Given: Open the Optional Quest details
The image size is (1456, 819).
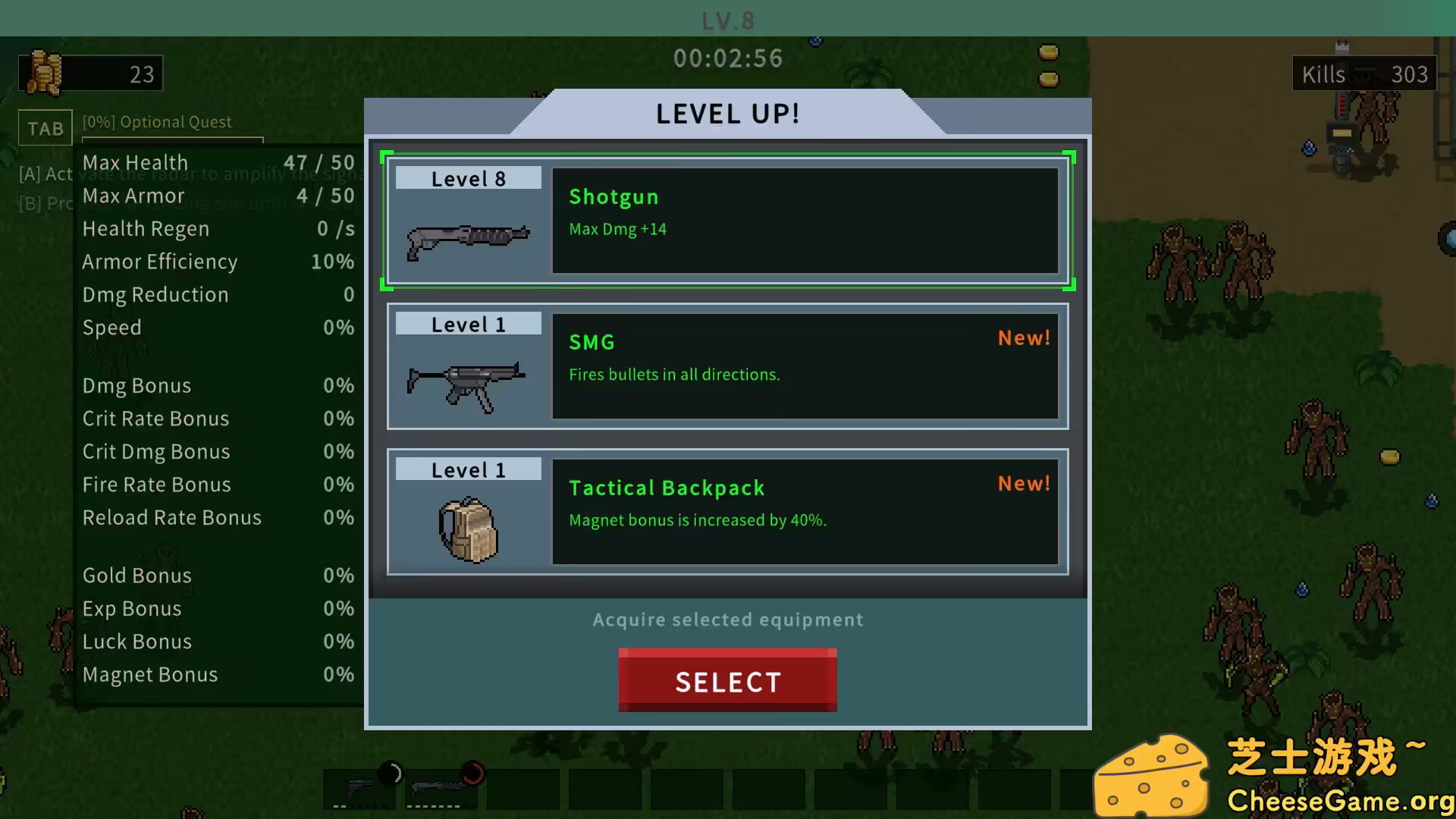Looking at the screenshot, I should 155,121.
